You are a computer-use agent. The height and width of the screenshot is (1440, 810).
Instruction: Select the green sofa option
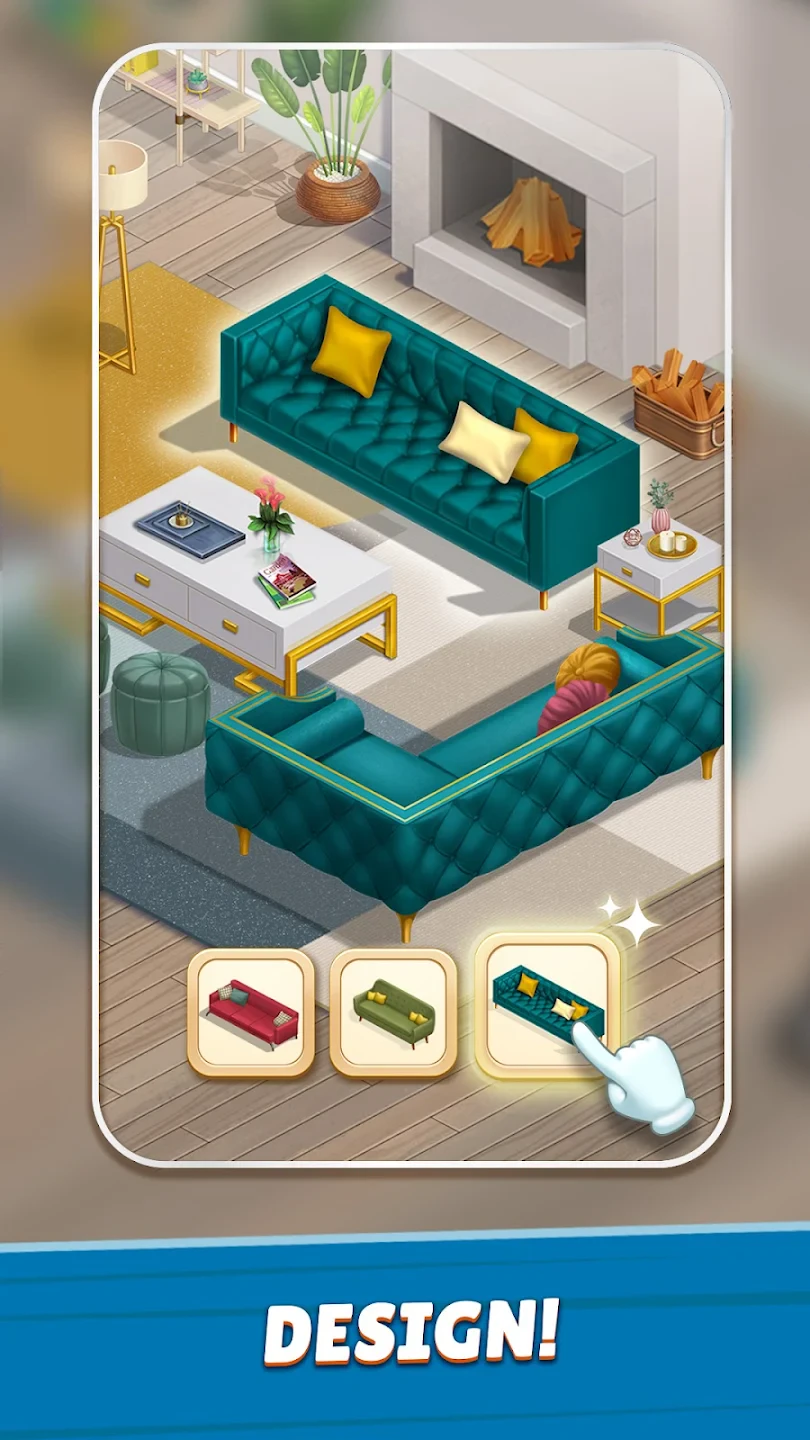[x=393, y=1012]
